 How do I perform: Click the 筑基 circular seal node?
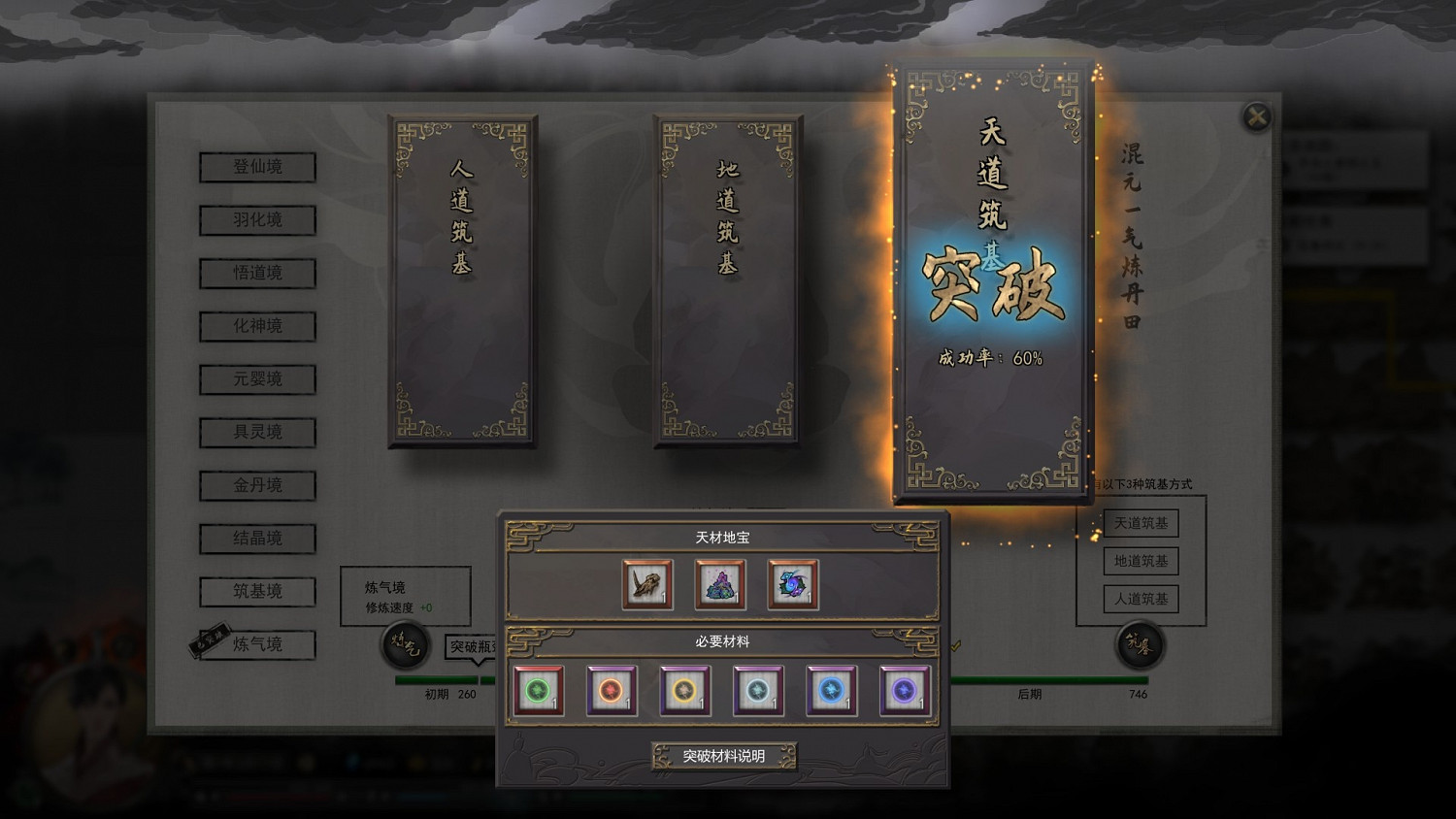(1138, 644)
